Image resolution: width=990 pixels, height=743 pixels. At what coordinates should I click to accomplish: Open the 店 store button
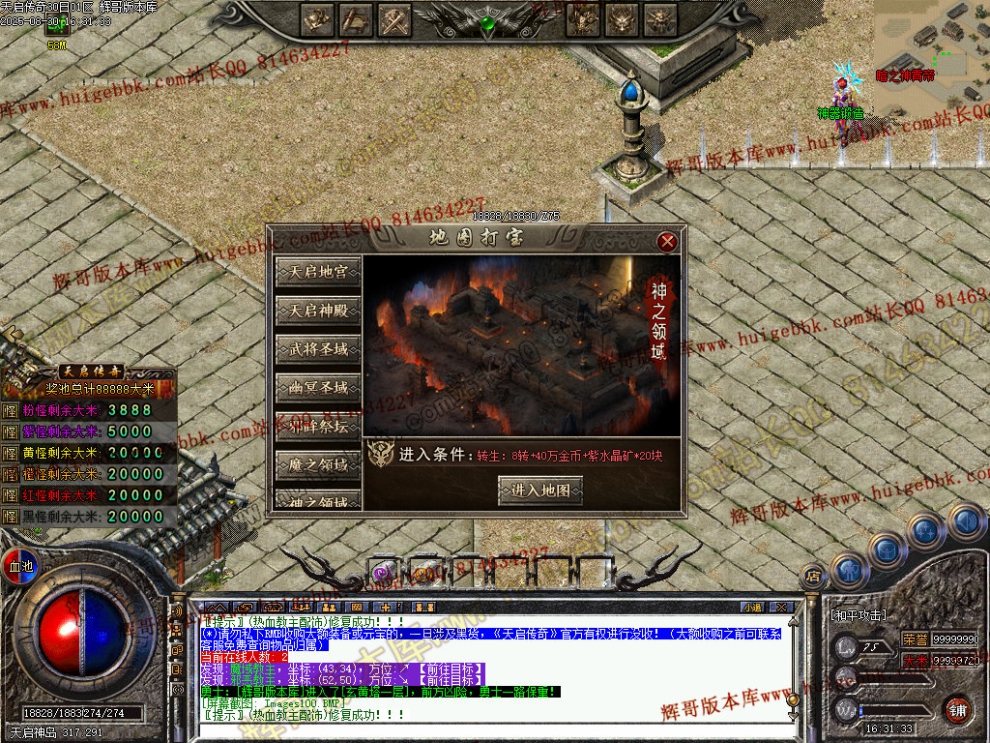tap(813, 577)
